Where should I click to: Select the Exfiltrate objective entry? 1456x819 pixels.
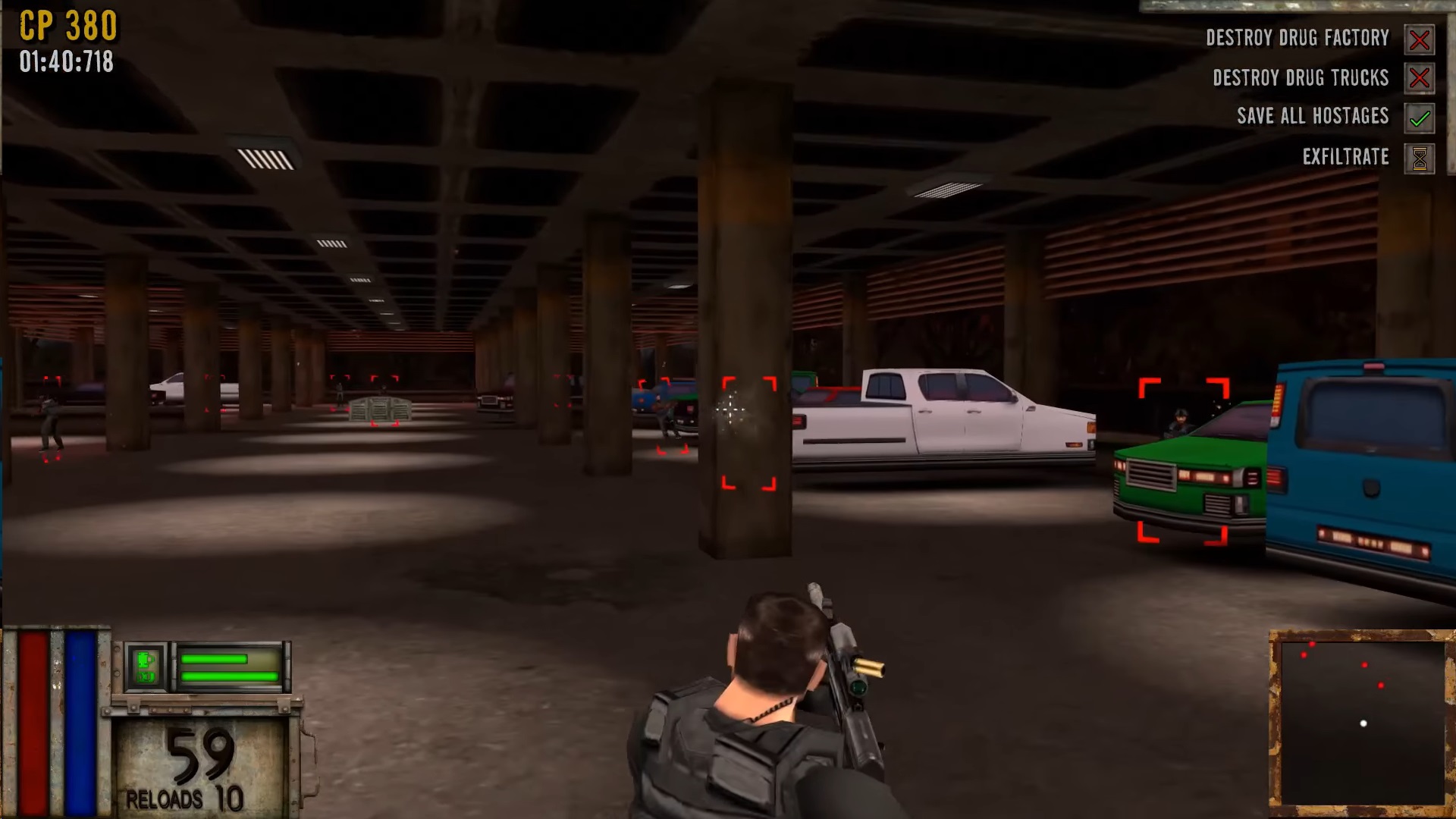(1345, 157)
